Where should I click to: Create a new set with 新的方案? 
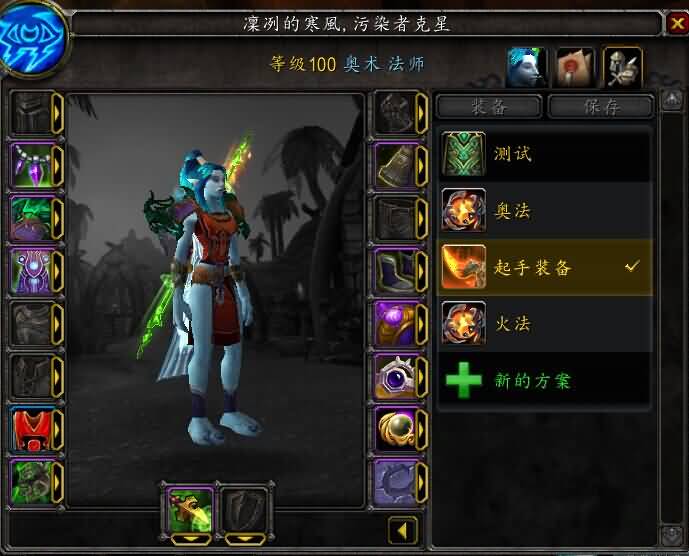point(545,381)
